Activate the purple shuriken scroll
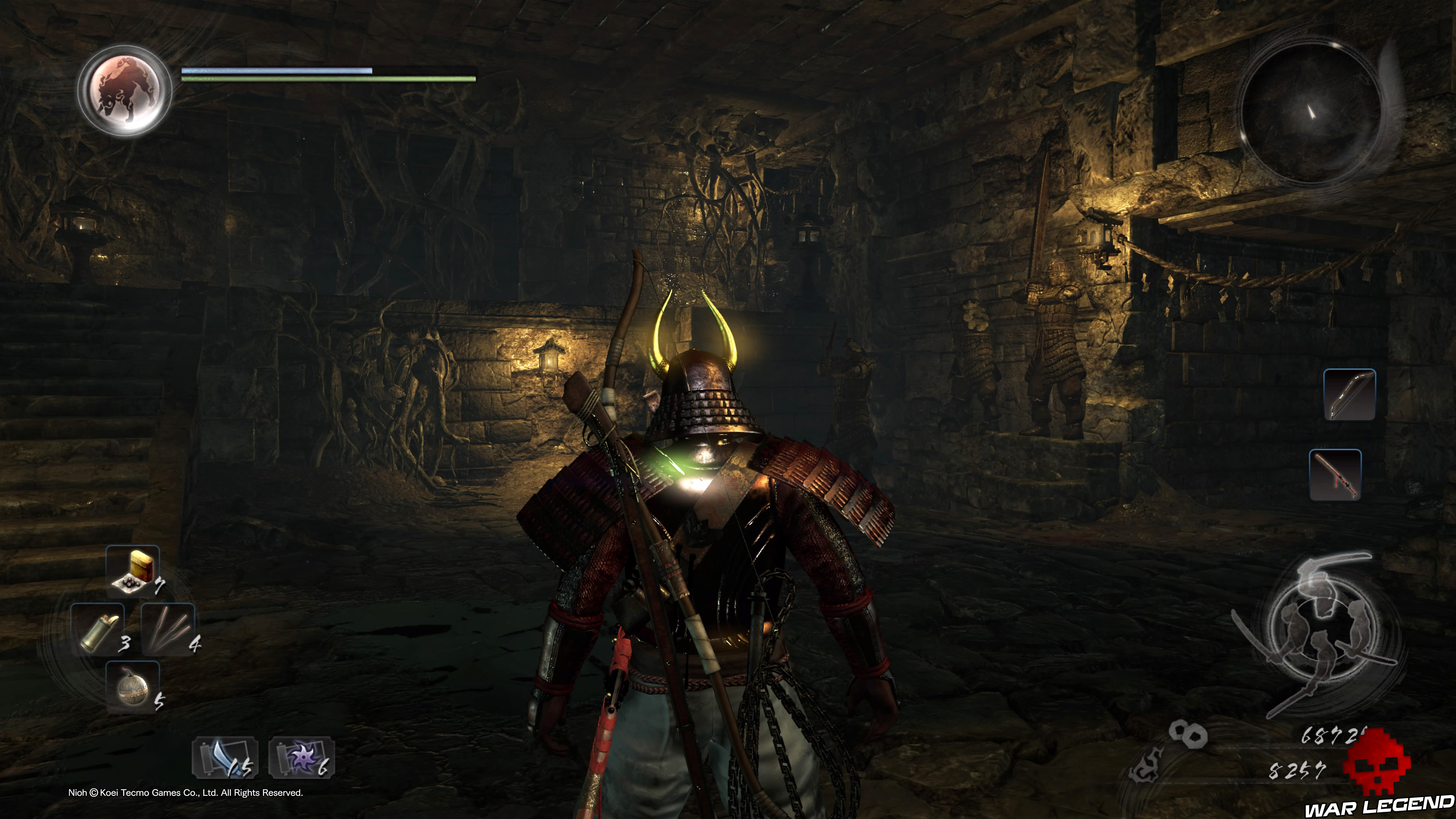 click(302, 758)
